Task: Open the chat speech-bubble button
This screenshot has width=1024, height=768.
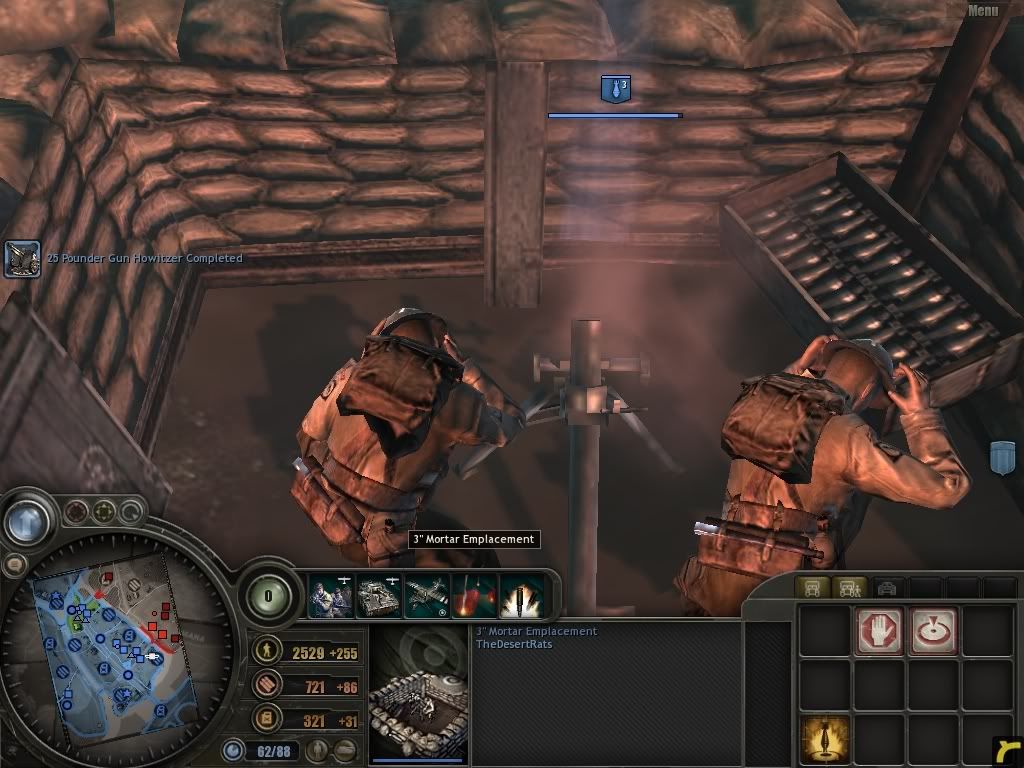Action: 15,565
